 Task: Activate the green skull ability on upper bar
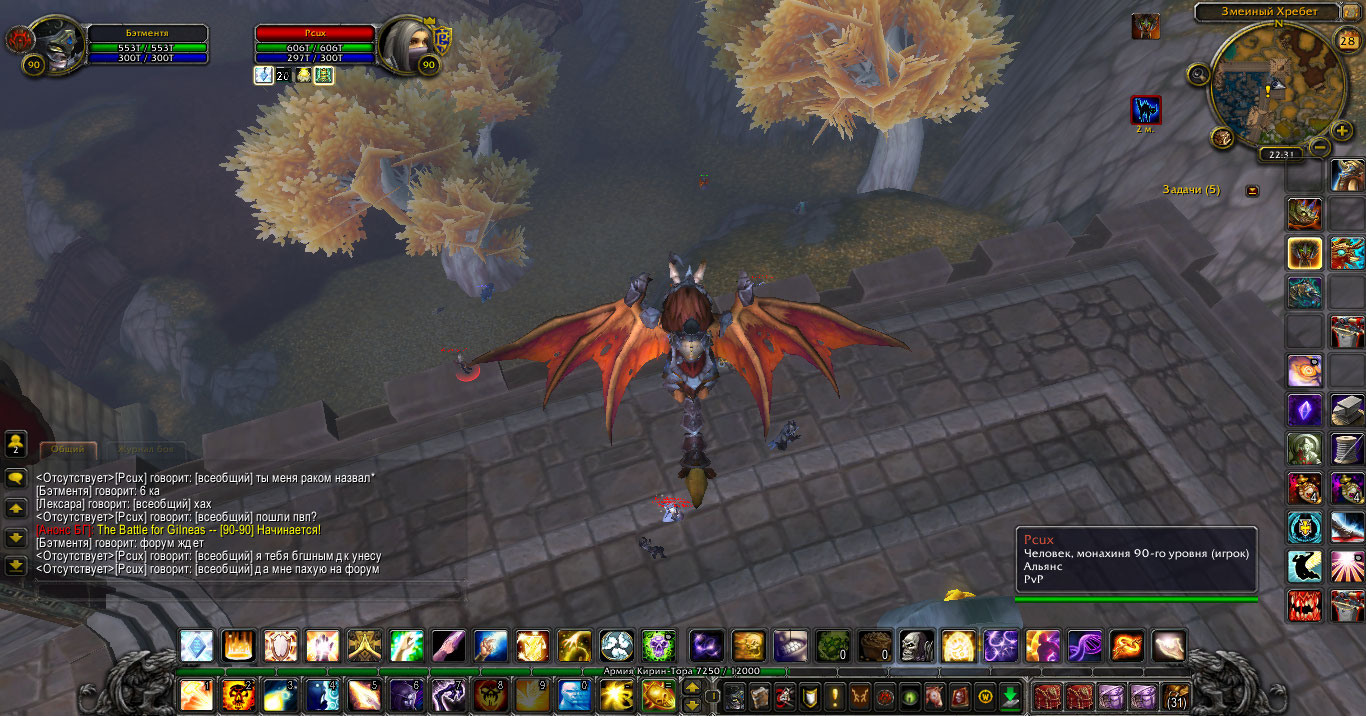(x=658, y=645)
